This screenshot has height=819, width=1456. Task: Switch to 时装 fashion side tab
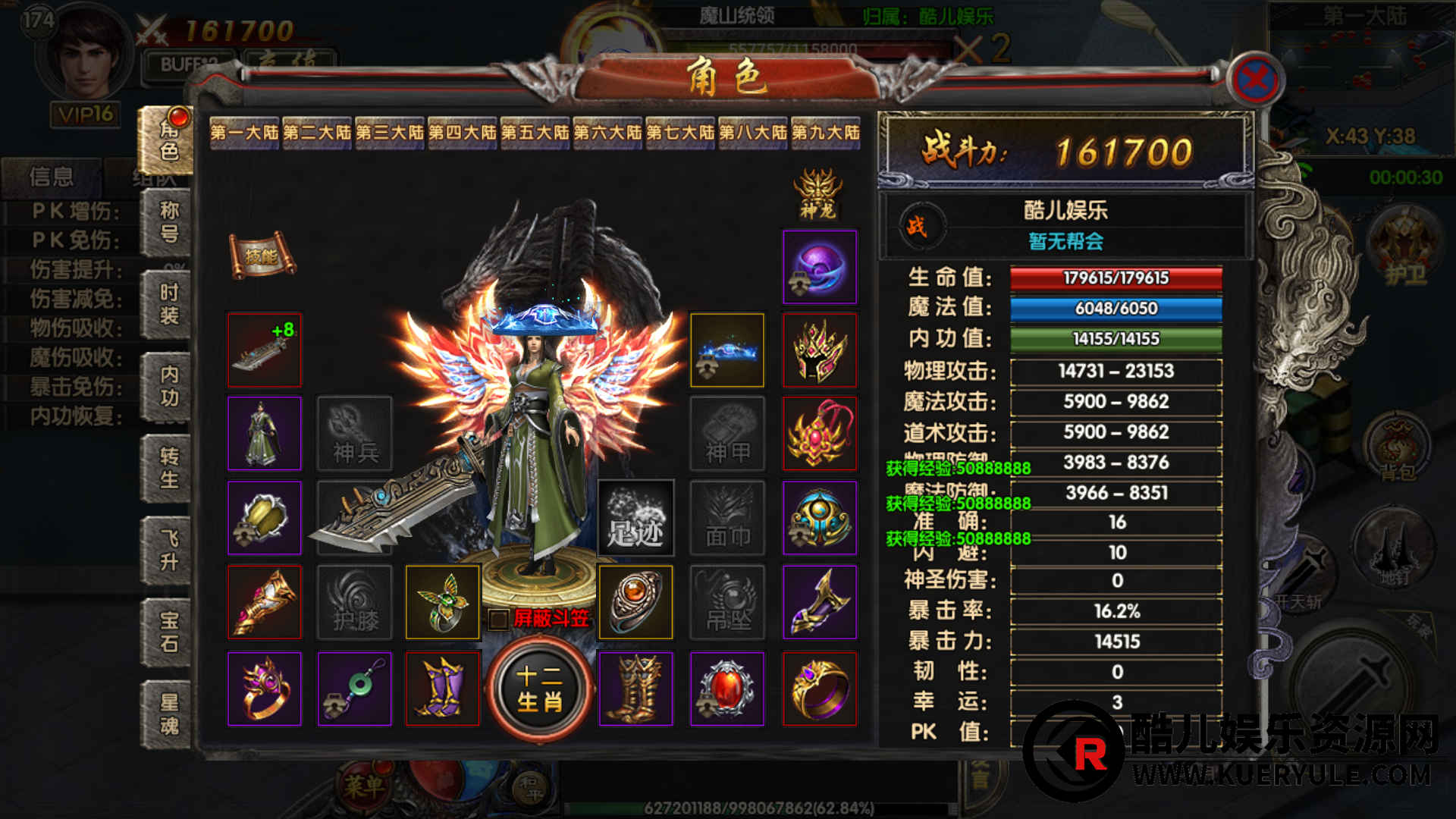[169, 304]
